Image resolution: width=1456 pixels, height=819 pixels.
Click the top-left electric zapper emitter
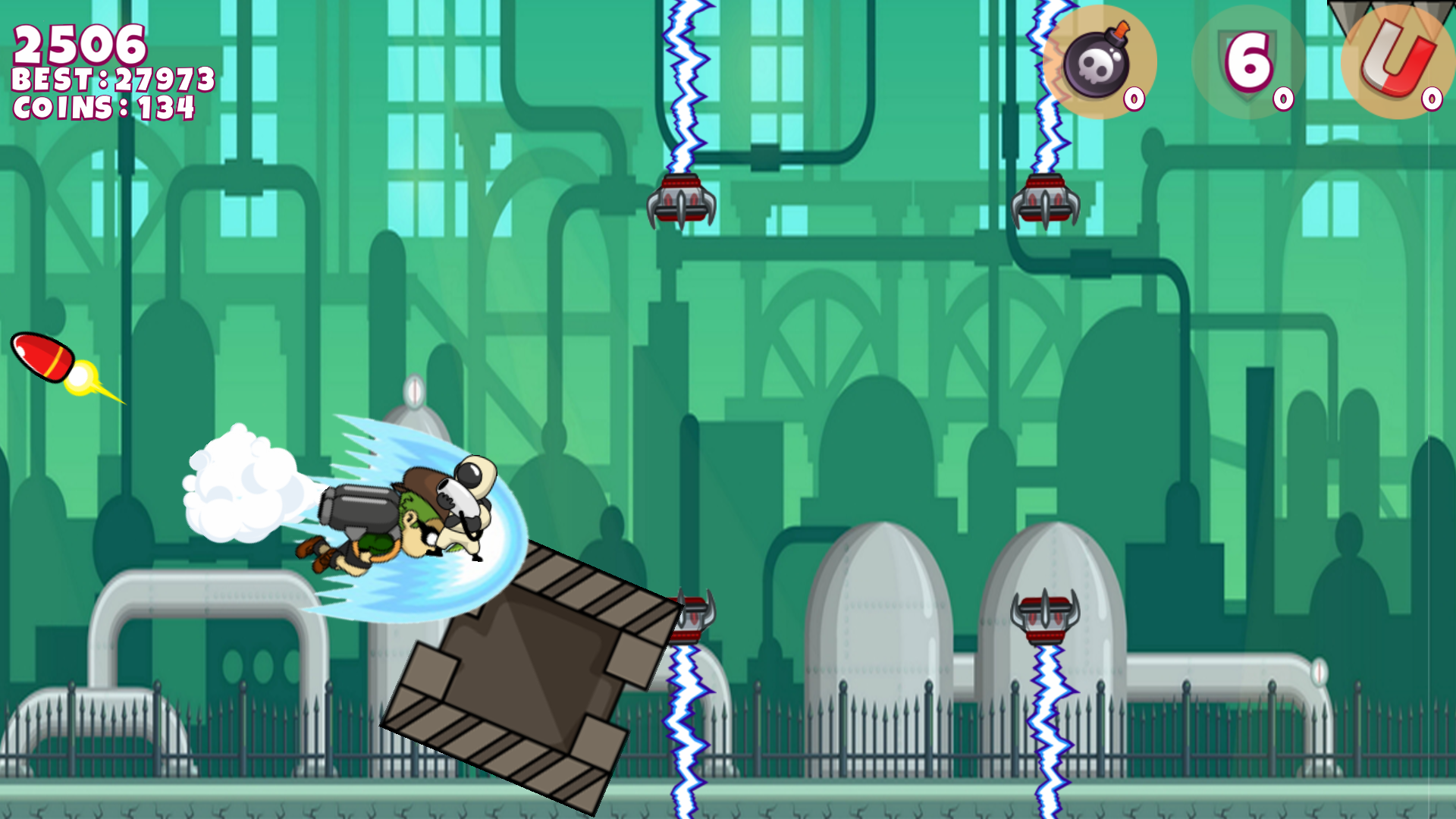[x=681, y=197]
